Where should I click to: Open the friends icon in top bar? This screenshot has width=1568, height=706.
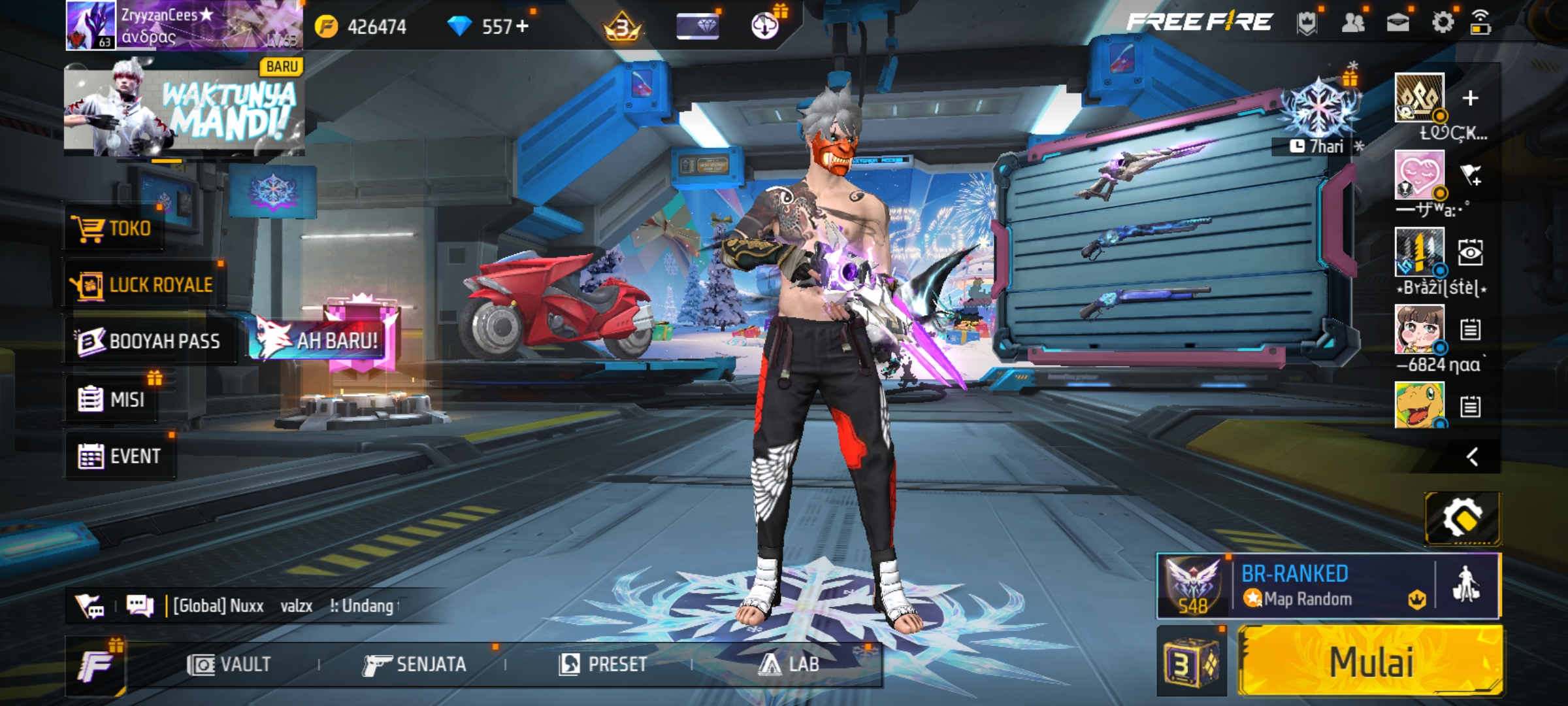tap(1353, 24)
